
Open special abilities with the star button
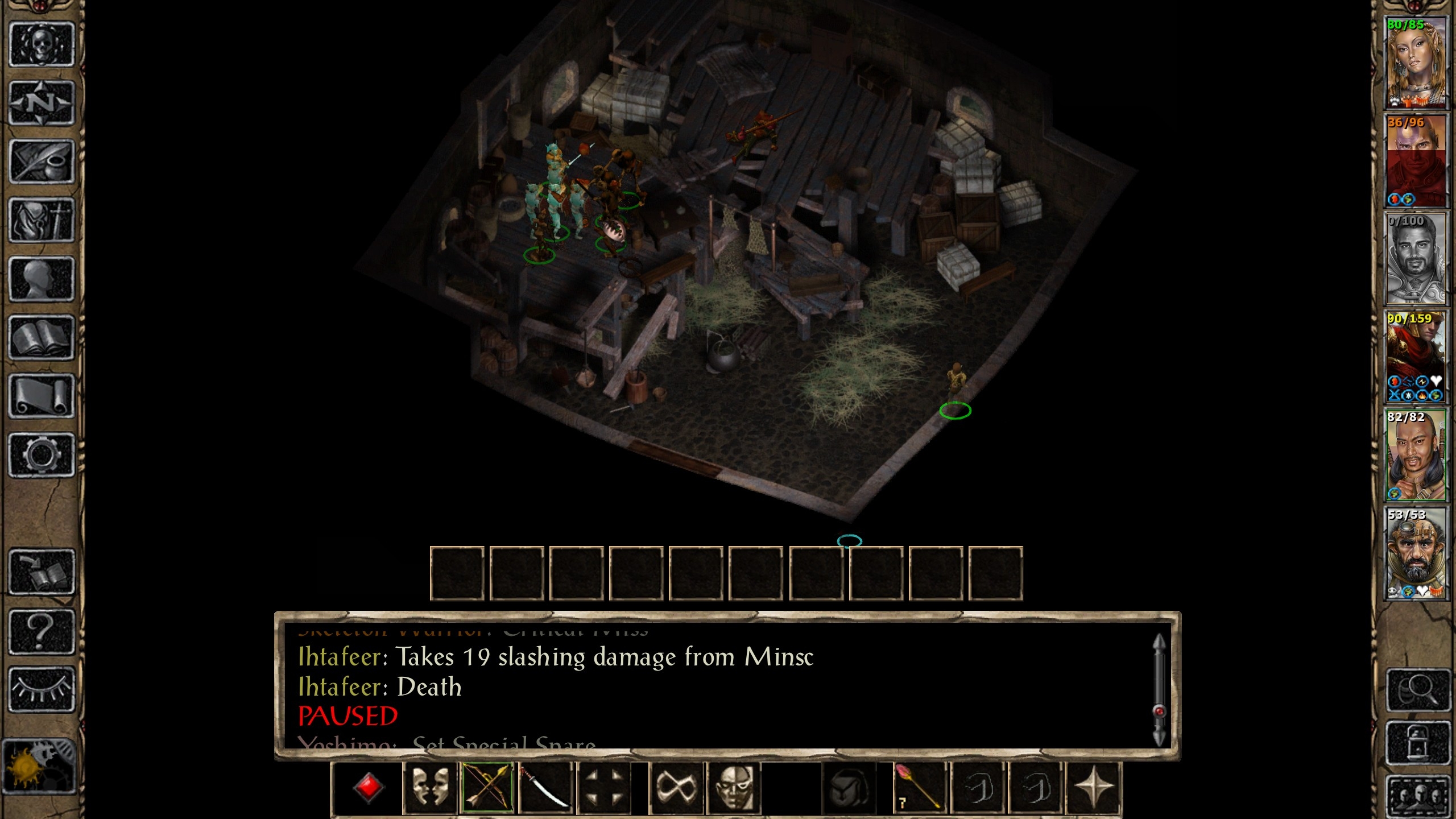point(1093,788)
